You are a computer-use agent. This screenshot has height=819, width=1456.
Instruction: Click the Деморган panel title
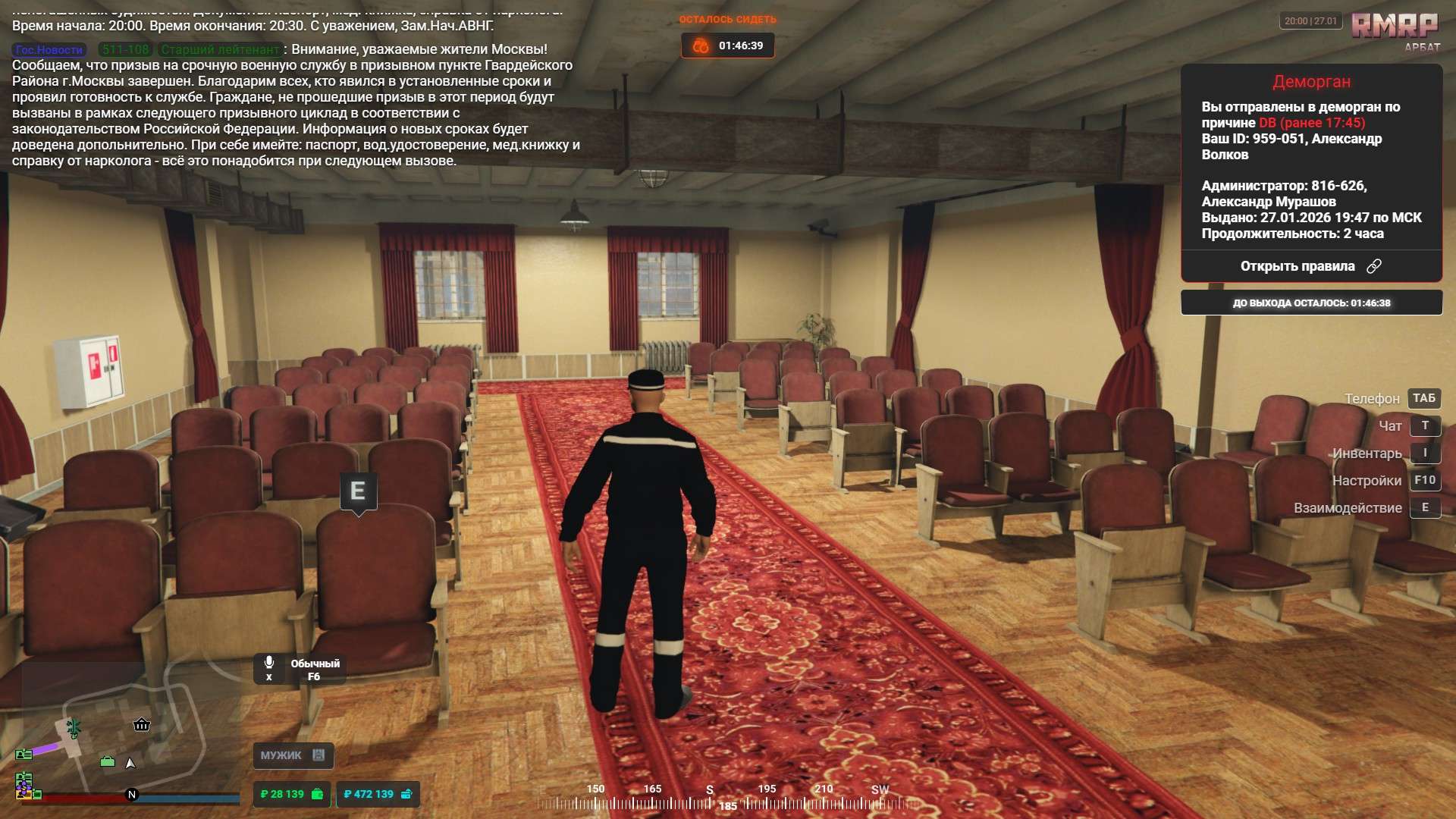(x=1311, y=82)
